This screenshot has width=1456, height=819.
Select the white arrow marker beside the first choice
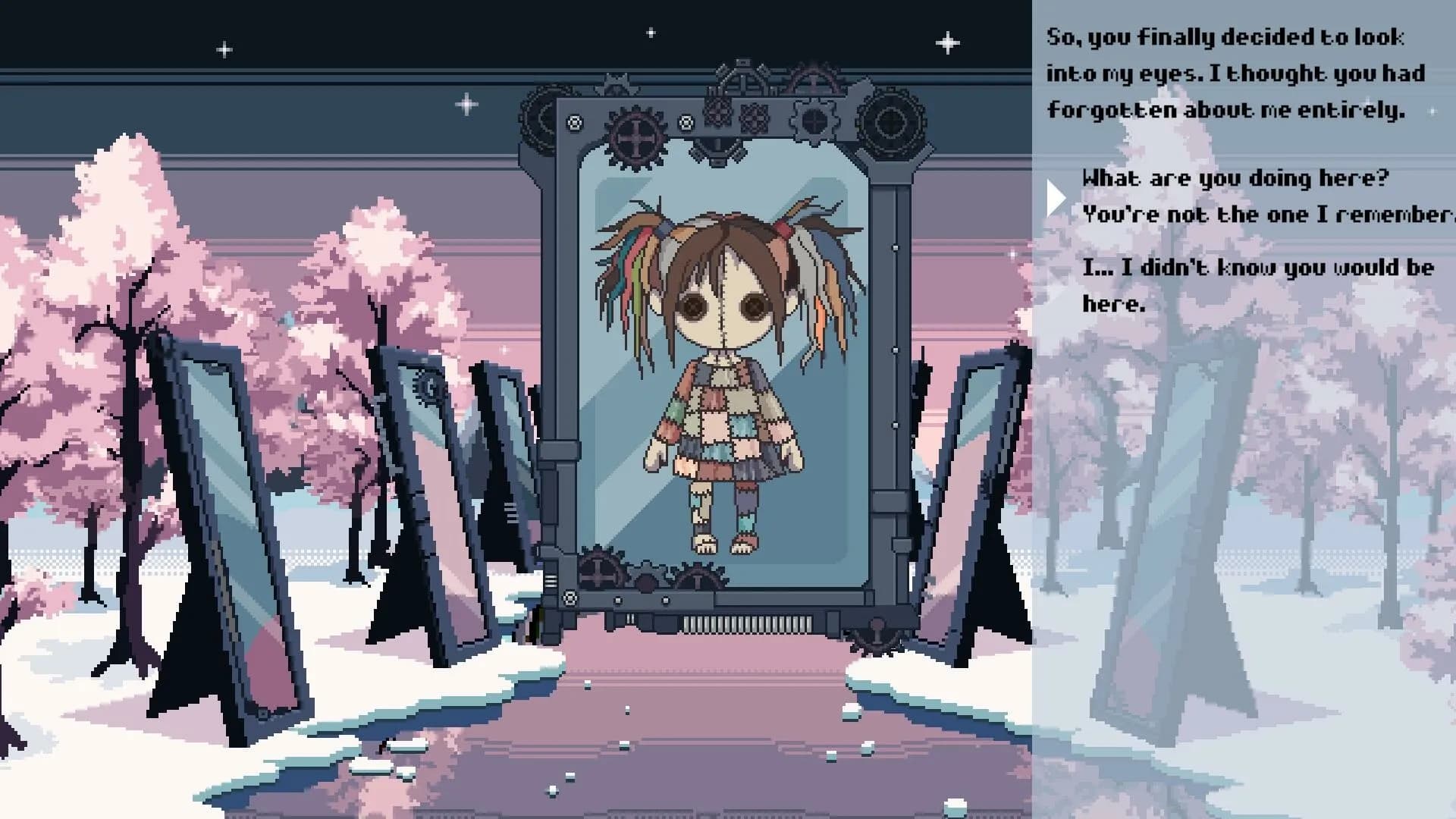pos(1056,197)
